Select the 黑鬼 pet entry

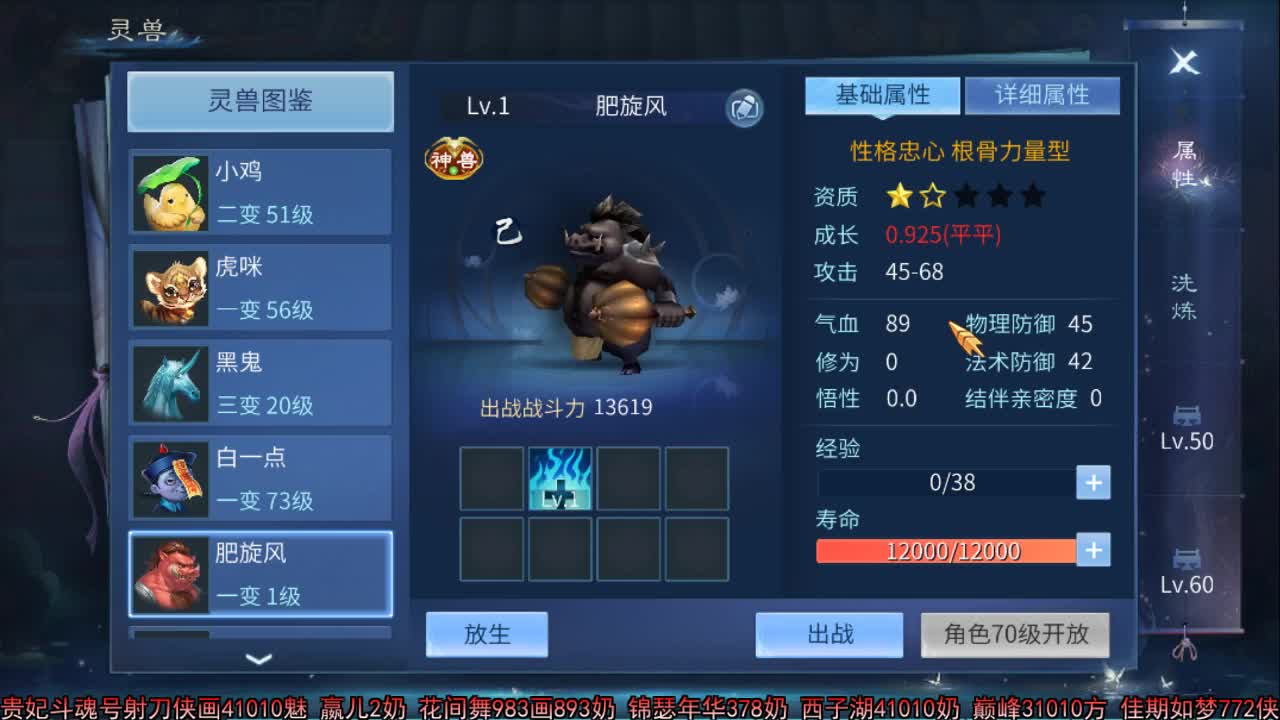258,383
